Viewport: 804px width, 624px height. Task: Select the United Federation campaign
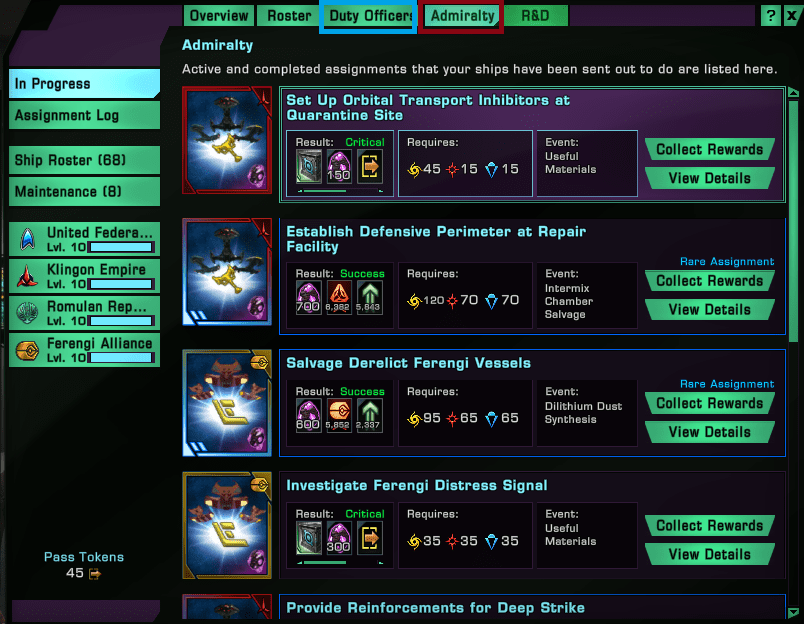pos(84,239)
